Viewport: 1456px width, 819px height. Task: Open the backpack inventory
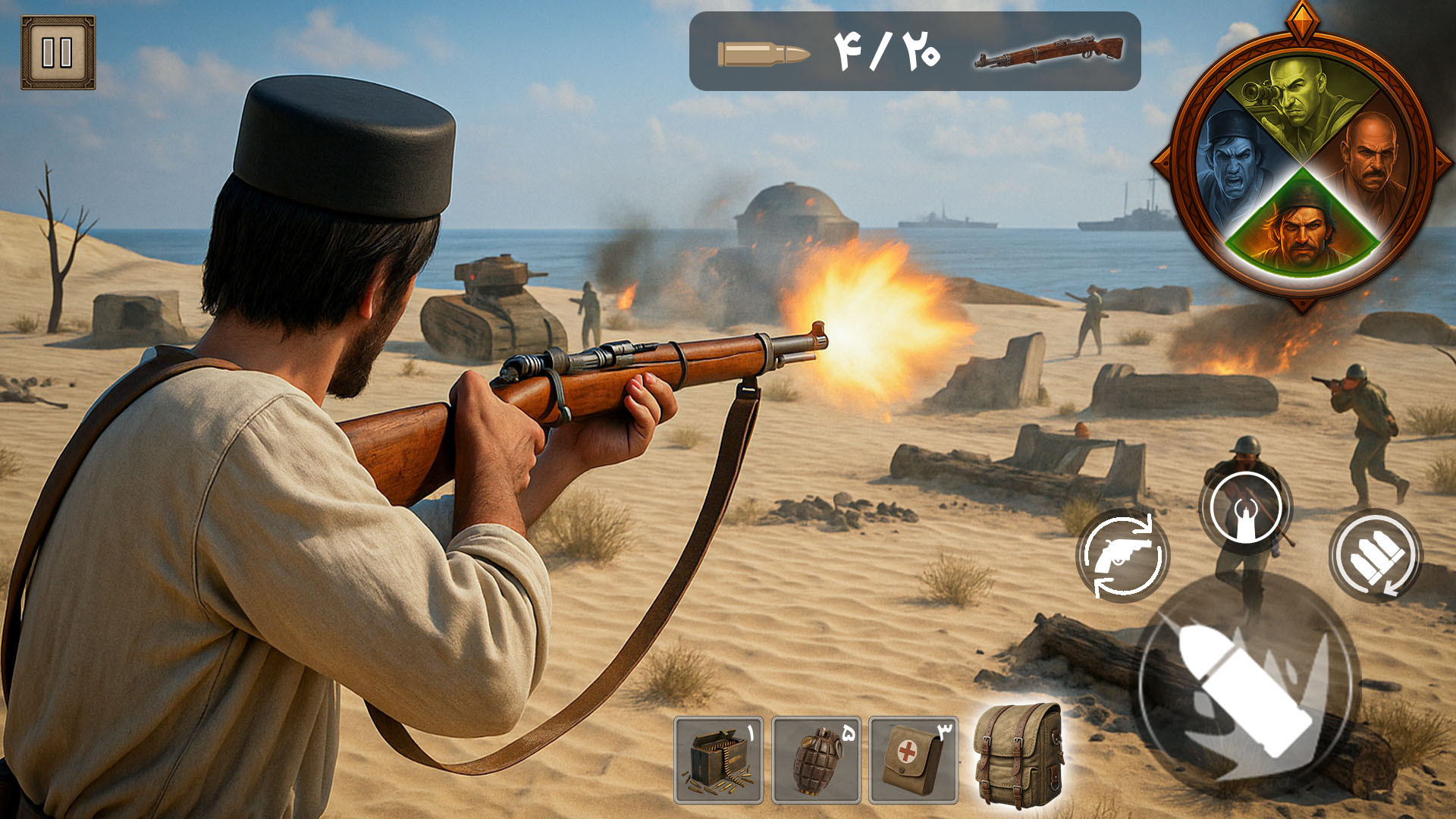[1017, 754]
